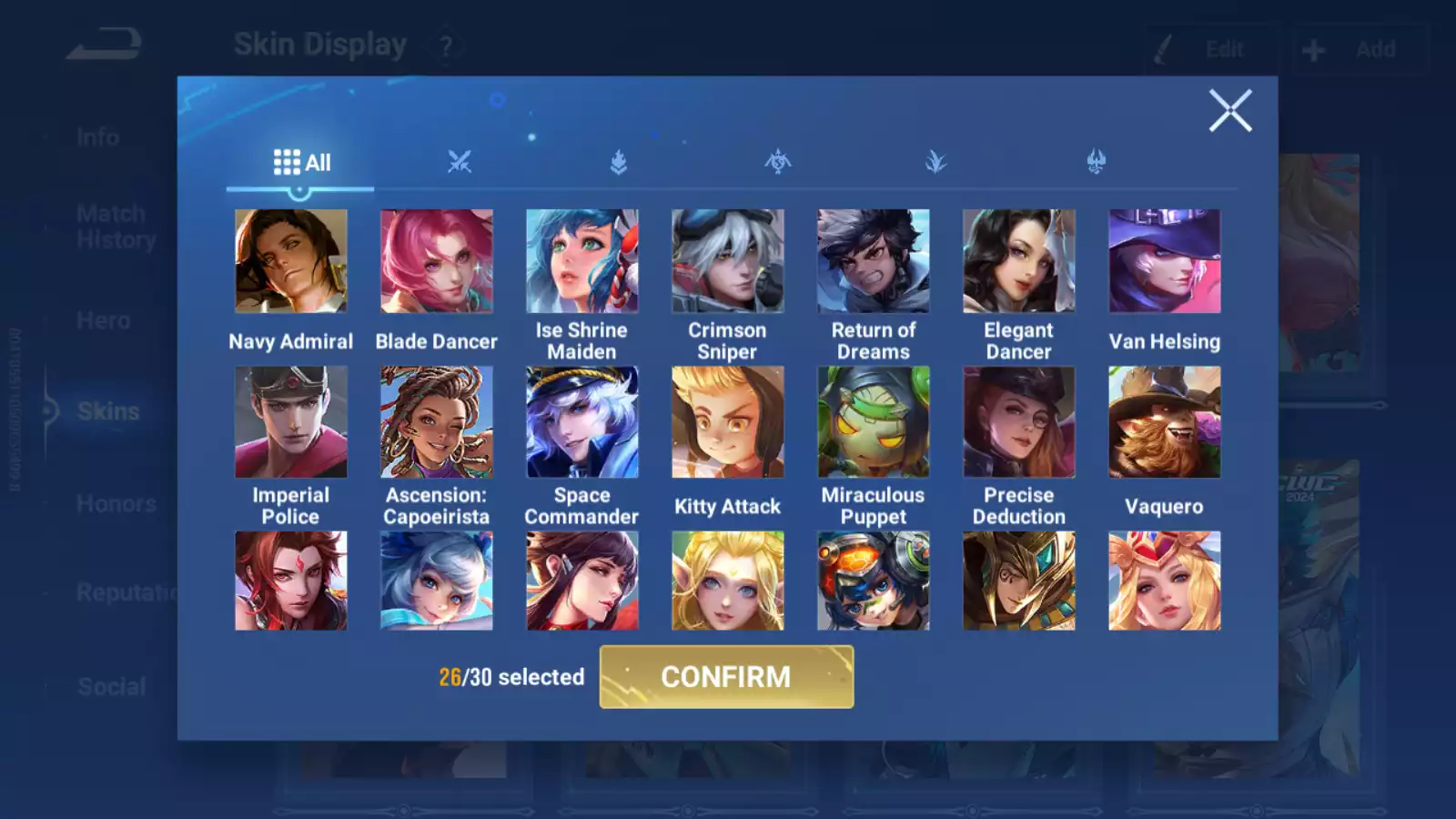Filter skins by the crossed swords tab
Image resolution: width=1456 pixels, height=819 pixels.
[460, 163]
